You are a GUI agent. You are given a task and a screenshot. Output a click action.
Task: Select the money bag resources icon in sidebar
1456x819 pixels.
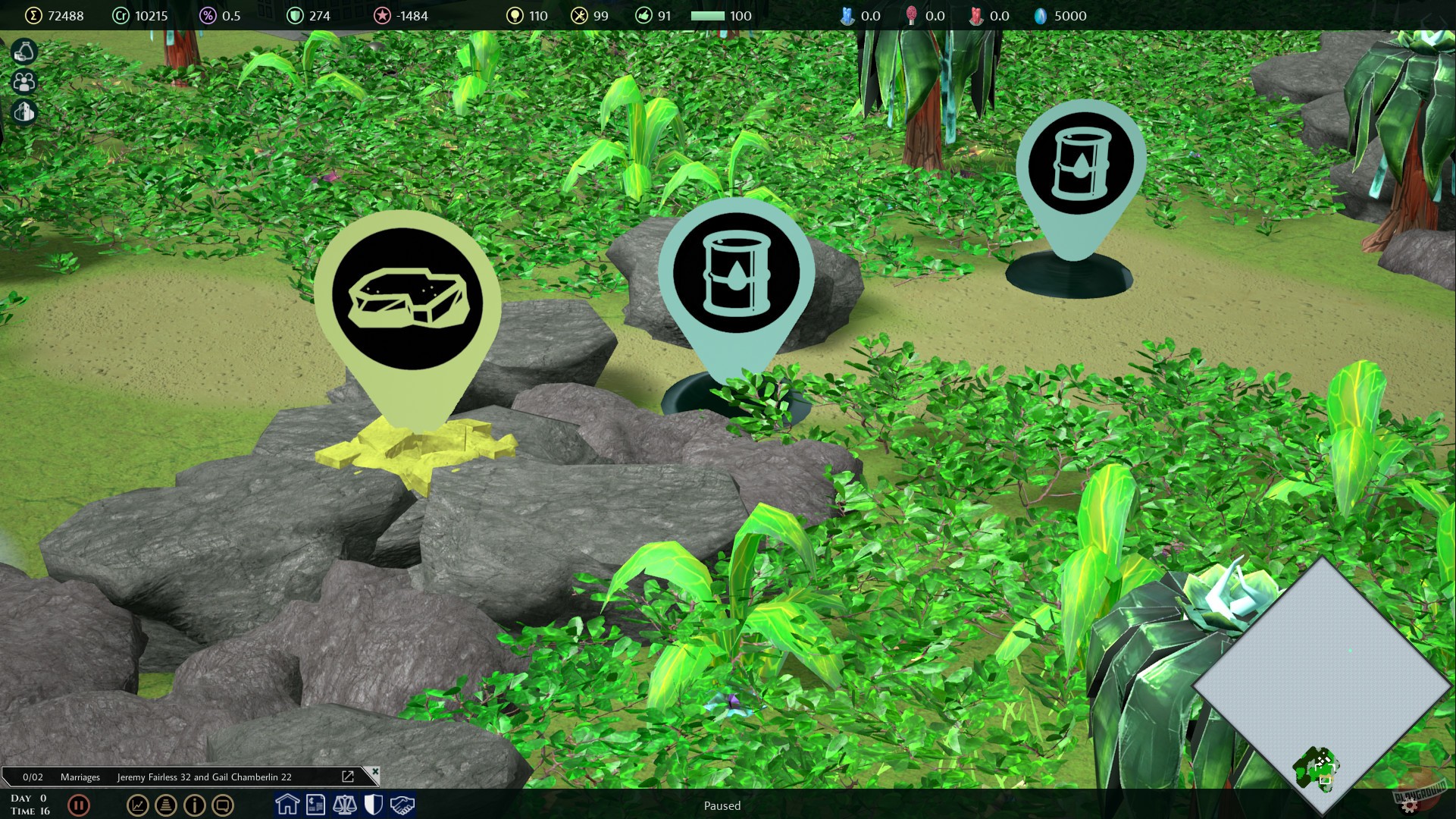23,52
